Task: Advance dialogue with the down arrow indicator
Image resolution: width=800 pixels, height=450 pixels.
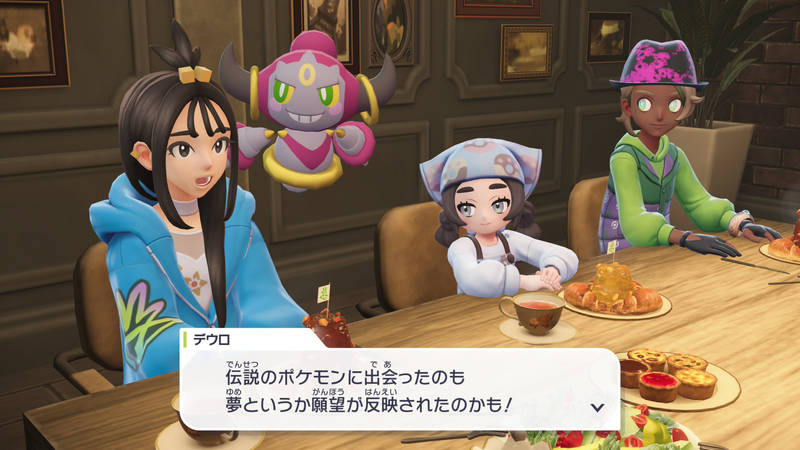Action: tap(598, 406)
